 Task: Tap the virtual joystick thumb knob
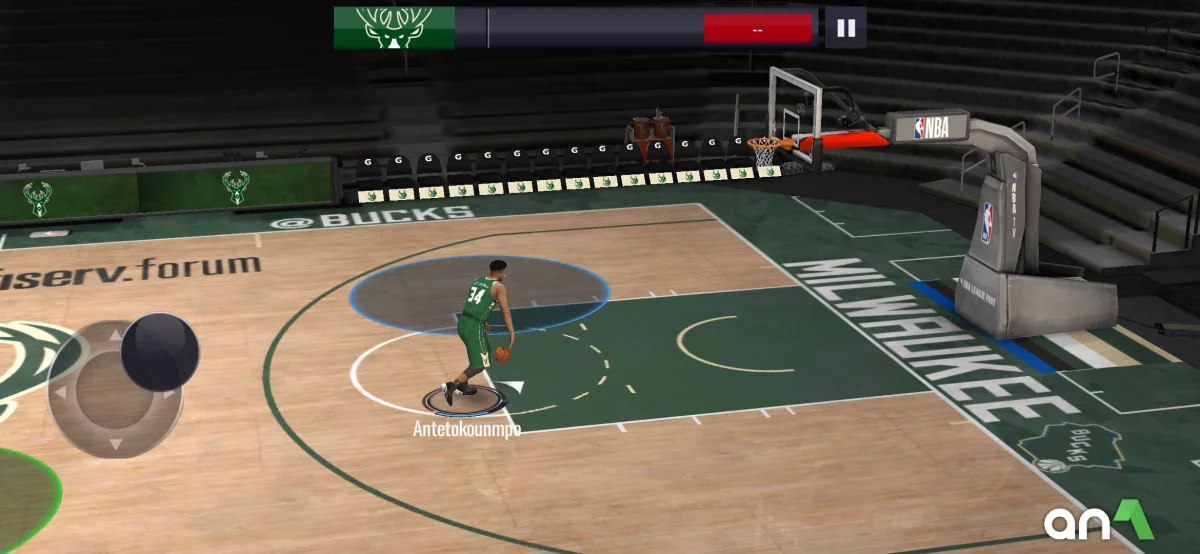(160, 352)
